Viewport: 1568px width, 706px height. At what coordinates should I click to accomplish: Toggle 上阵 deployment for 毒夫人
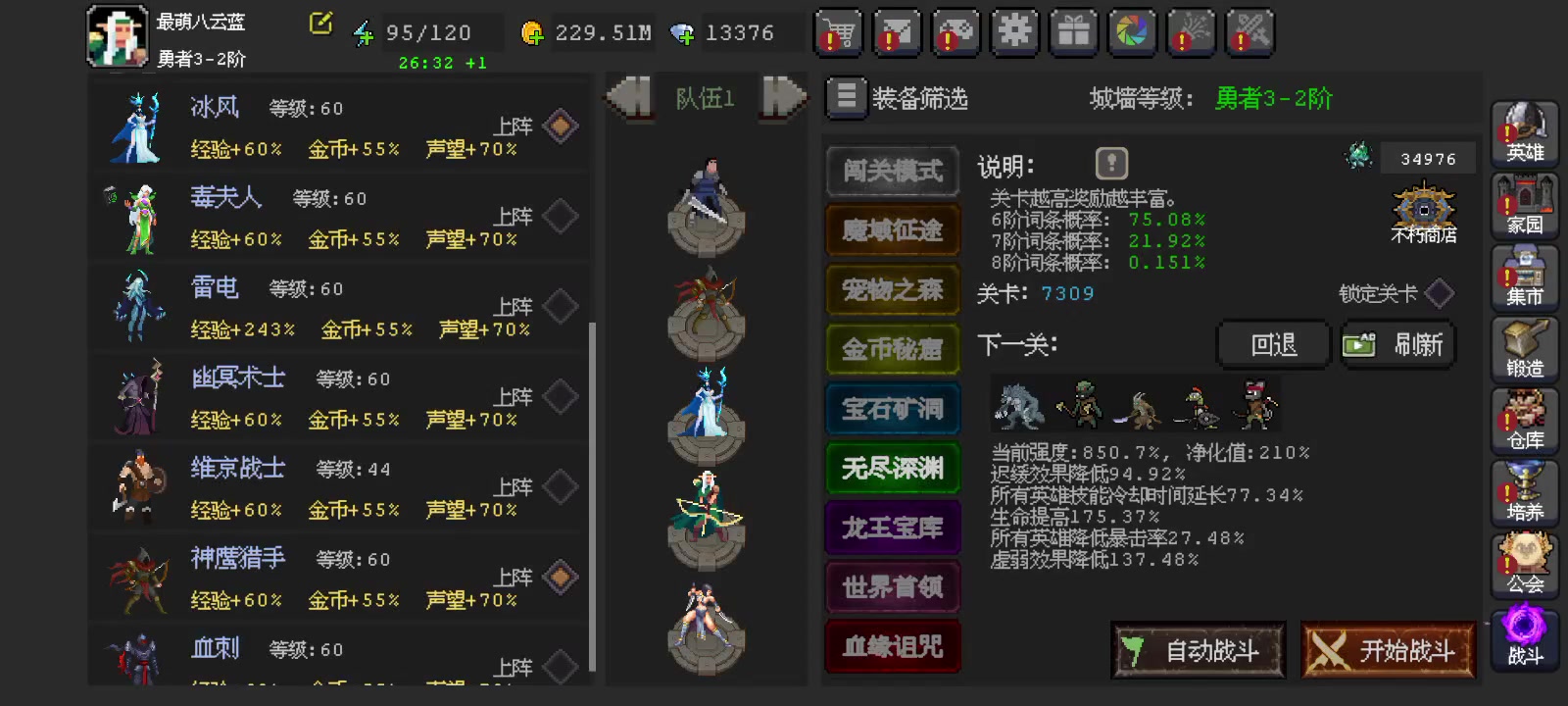tap(560, 217)
